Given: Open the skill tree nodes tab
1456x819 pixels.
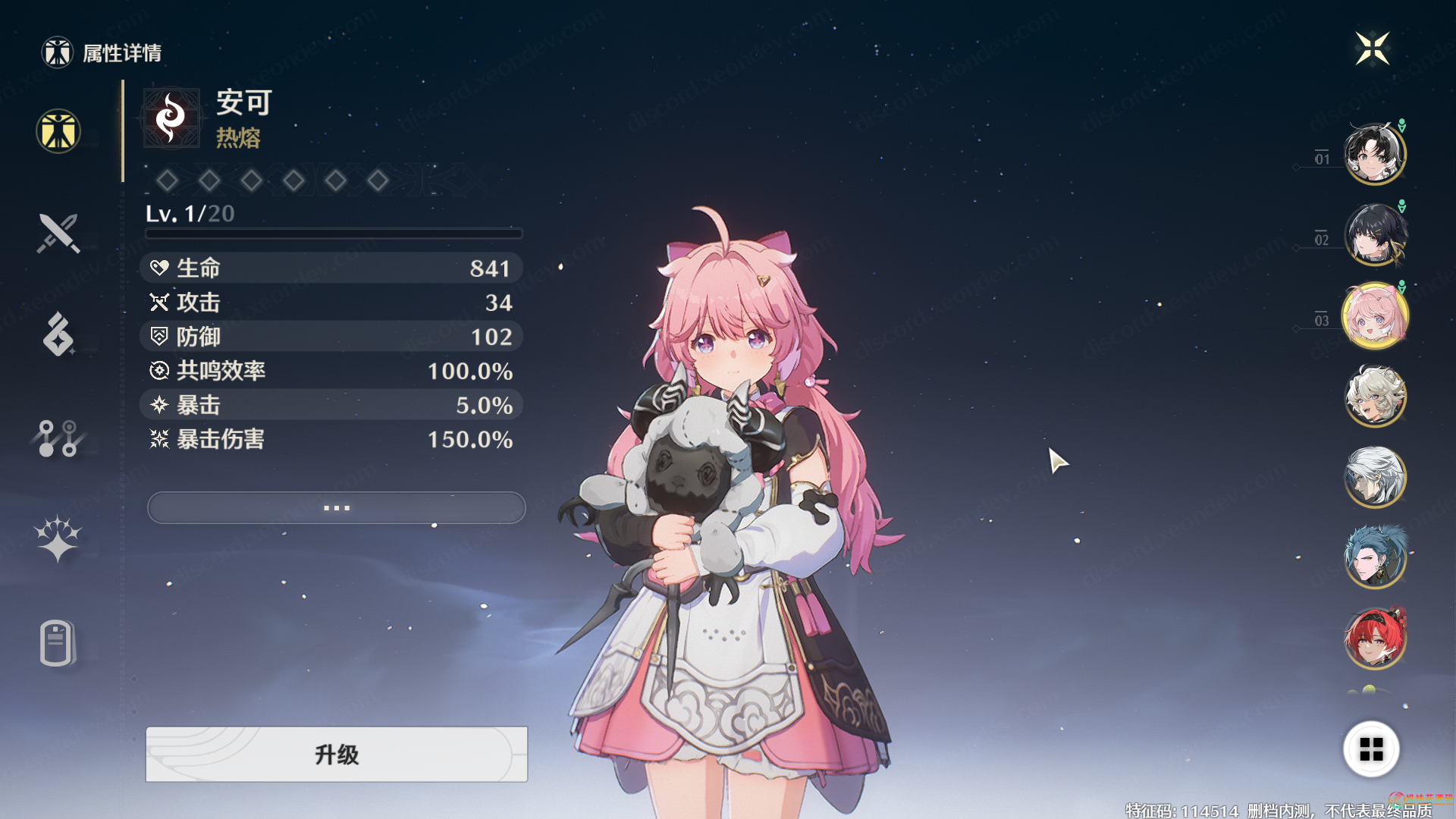Looking at the screenshot, I should pos(58,438).
